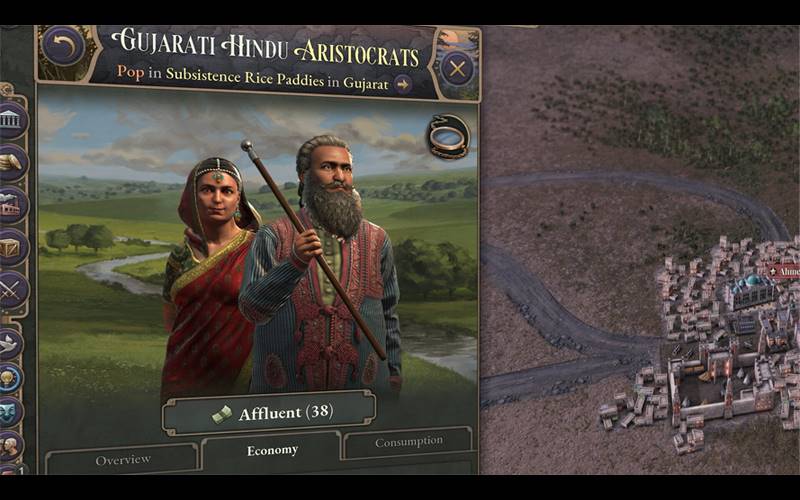Switch to the Overview tab
Viewport: 800px width, 500px height.
[123, 460]
